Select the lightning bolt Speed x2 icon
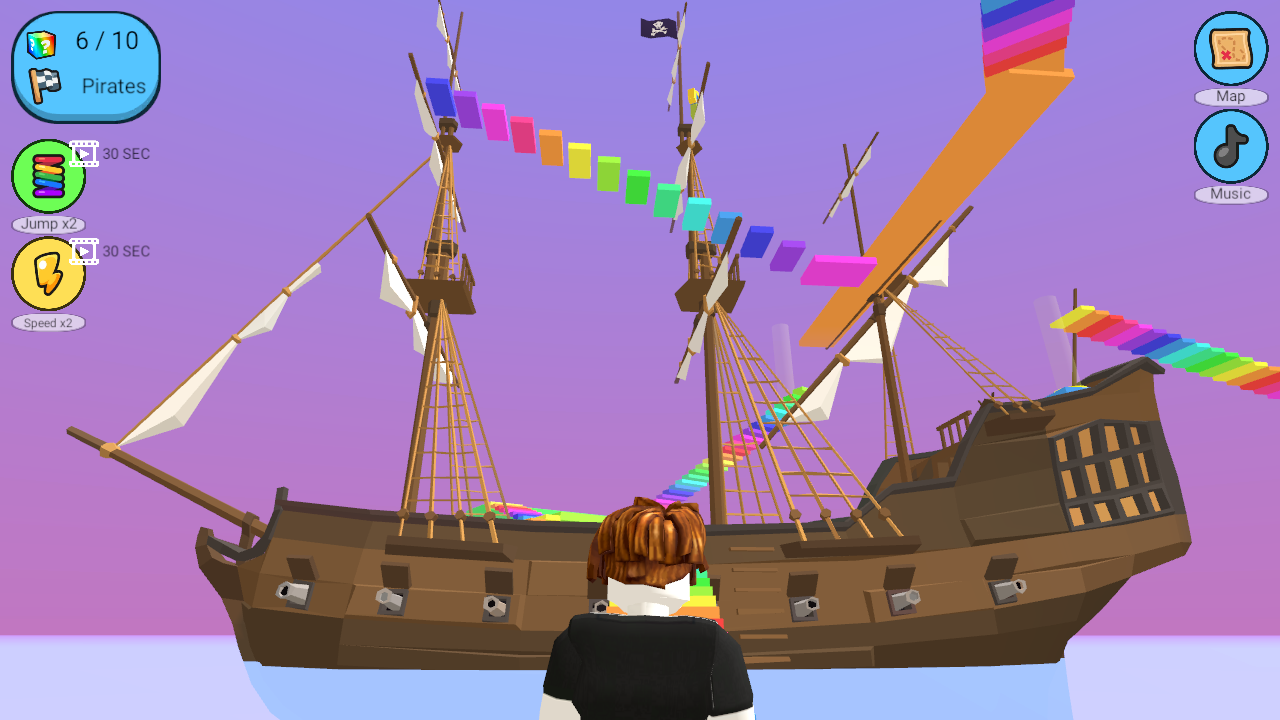Image resolution: width=1280 pixels, height=720 pixels. click(47, 273)
